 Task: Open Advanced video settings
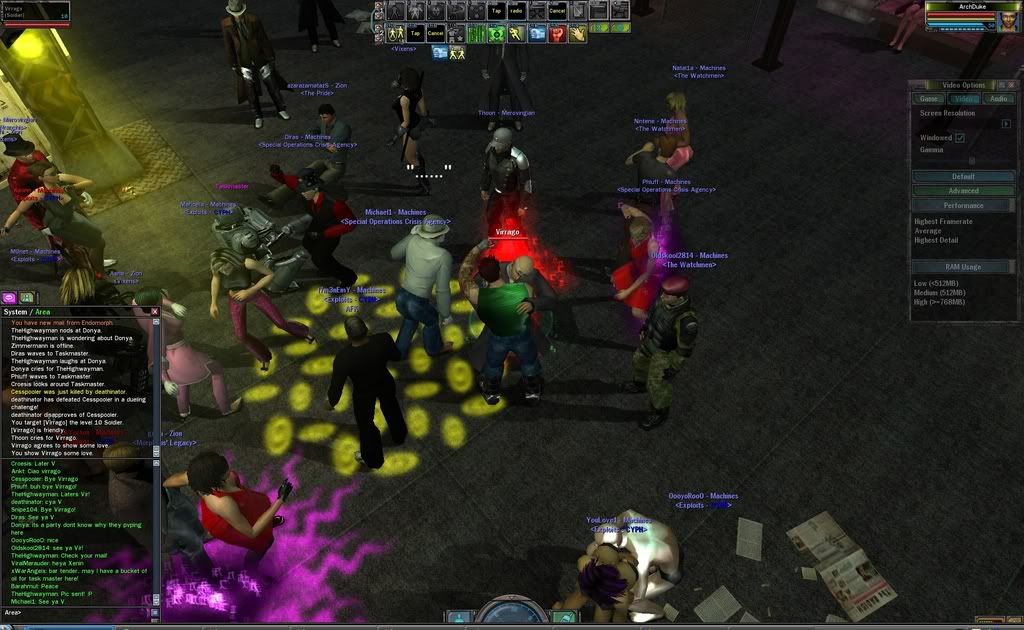pos(963,191)
